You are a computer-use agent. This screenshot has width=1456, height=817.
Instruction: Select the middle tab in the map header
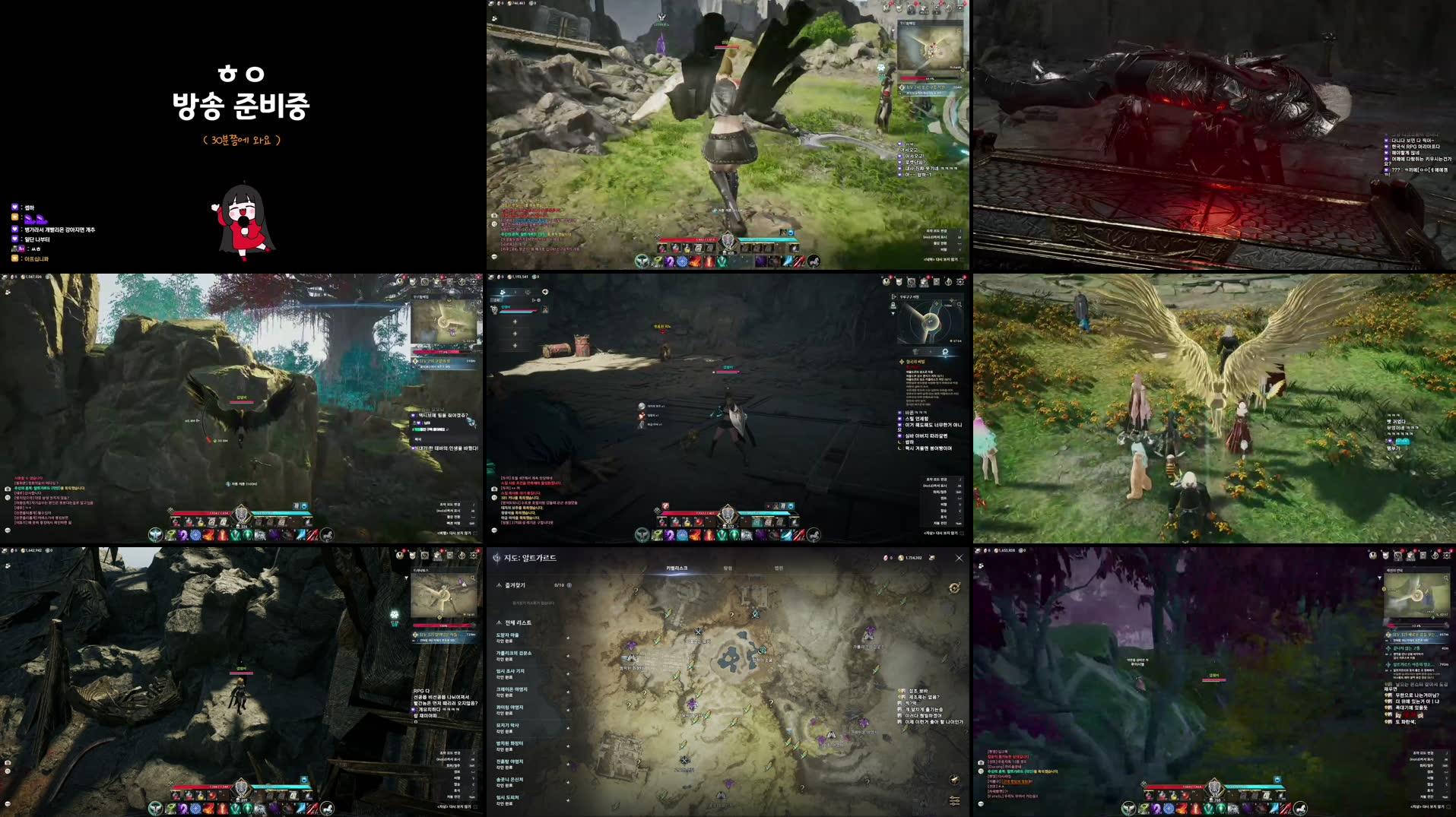[731, 568]
